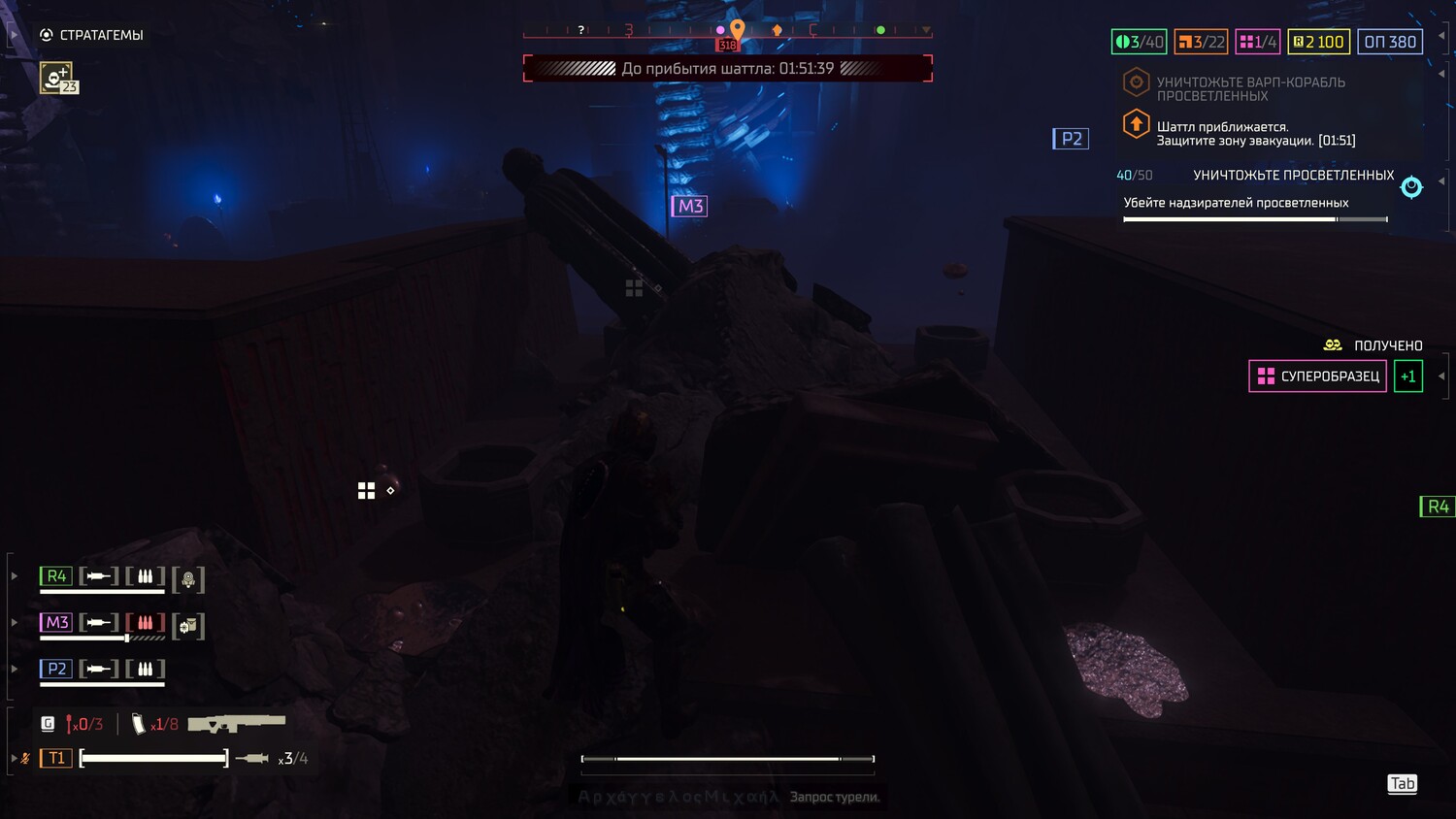Screen dimensions: 1456x819
Task: Select squad member R4 in the squad list
Action: click(56, 576)
